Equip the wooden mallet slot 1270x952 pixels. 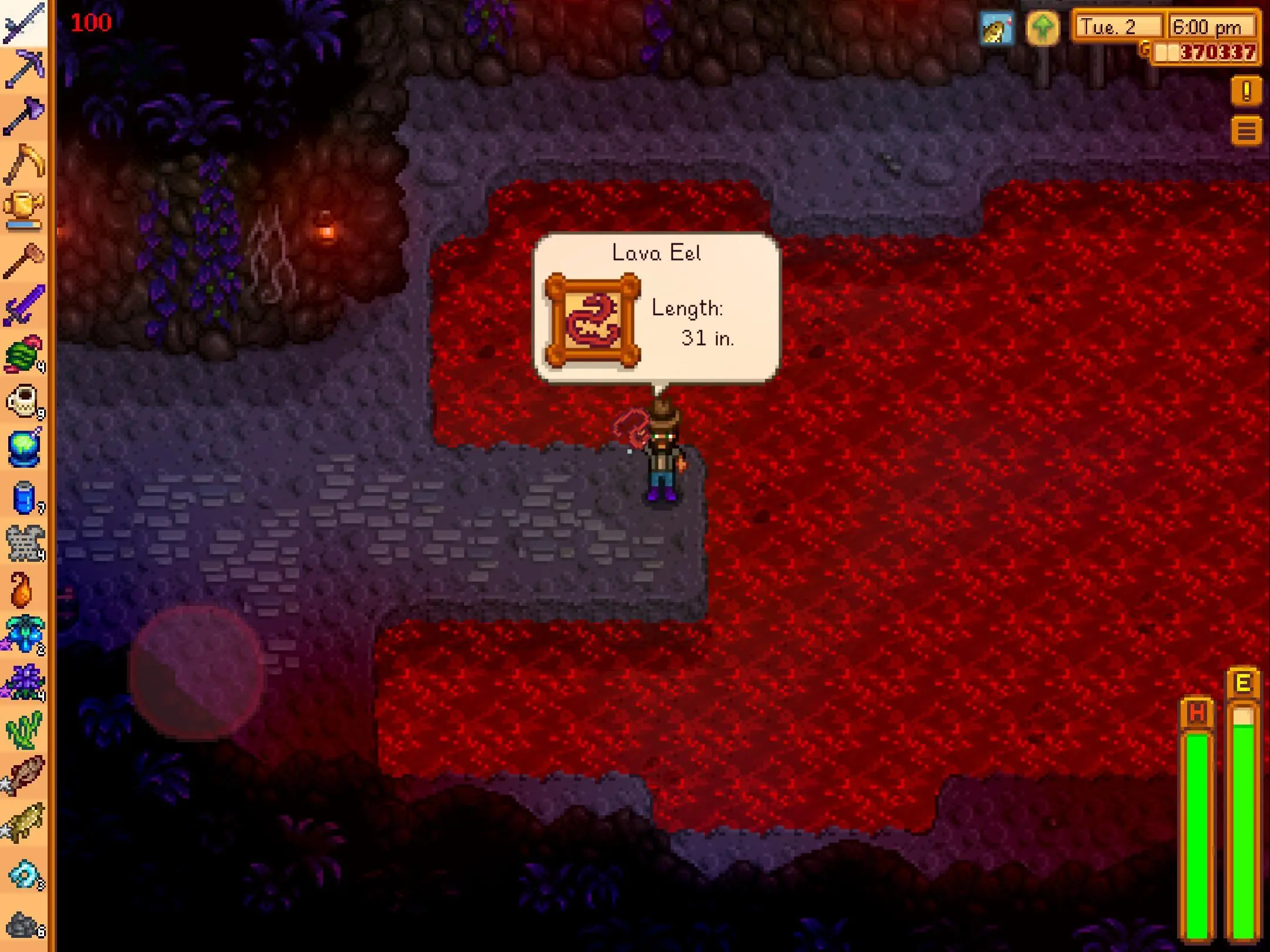[x=24, y=259]
